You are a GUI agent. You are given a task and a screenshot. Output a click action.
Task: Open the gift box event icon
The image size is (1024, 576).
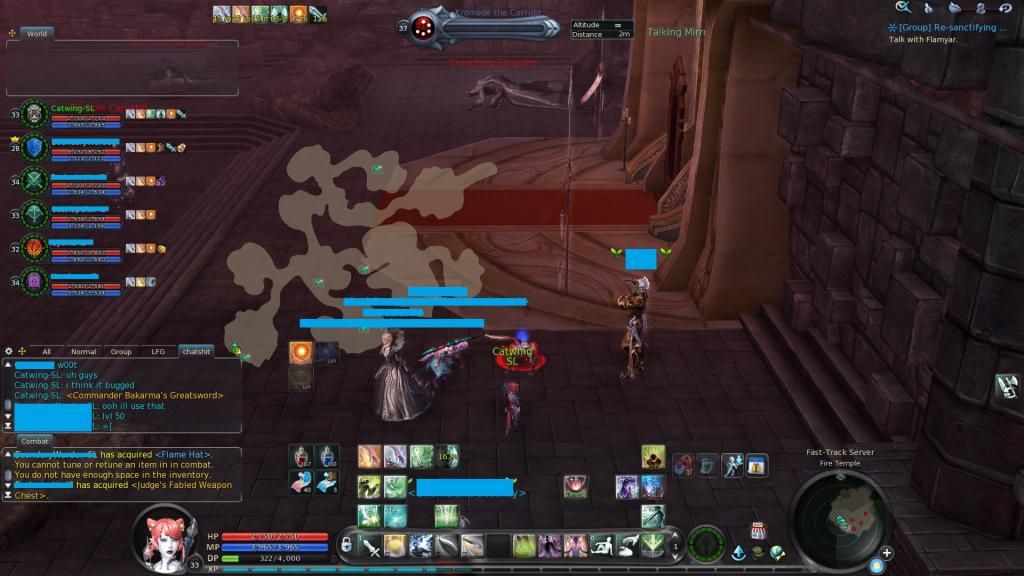click(757, 465)
